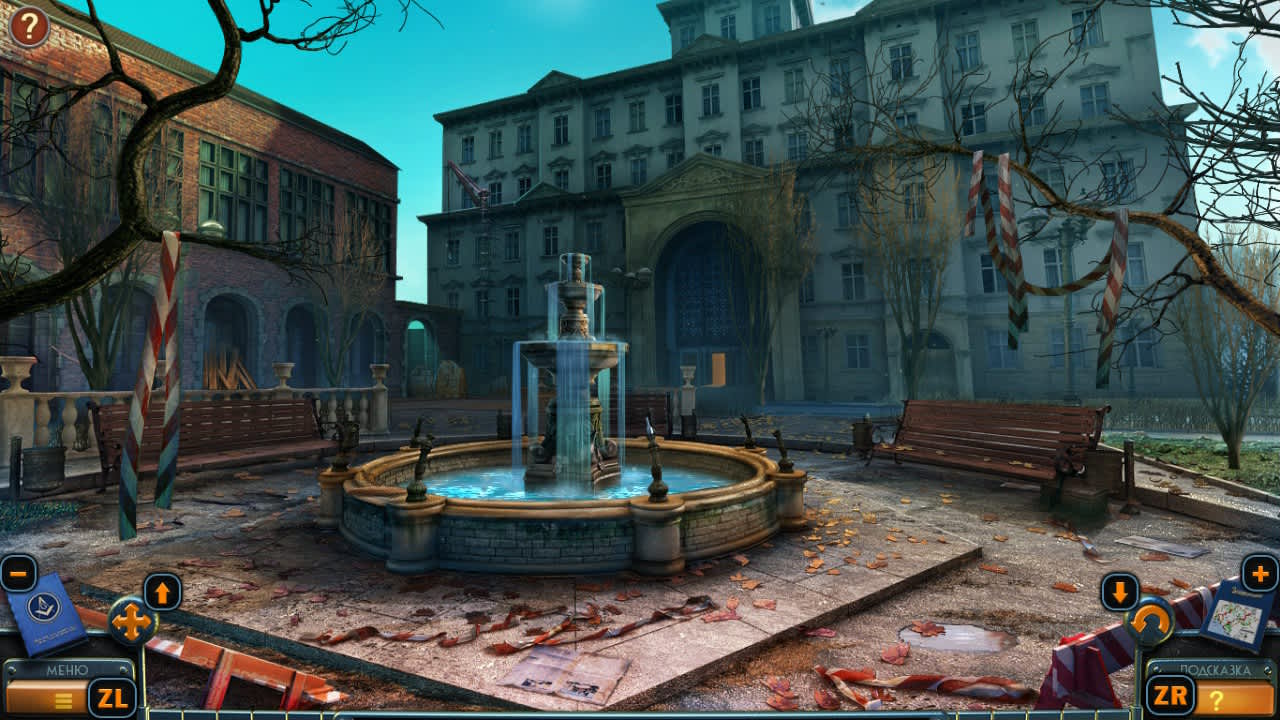Image resolution: width=1280 pixels, height=720 pixels.
Task: Click the ZL shoulder button label
Action: pyautogui.click(x=111, y=698)
